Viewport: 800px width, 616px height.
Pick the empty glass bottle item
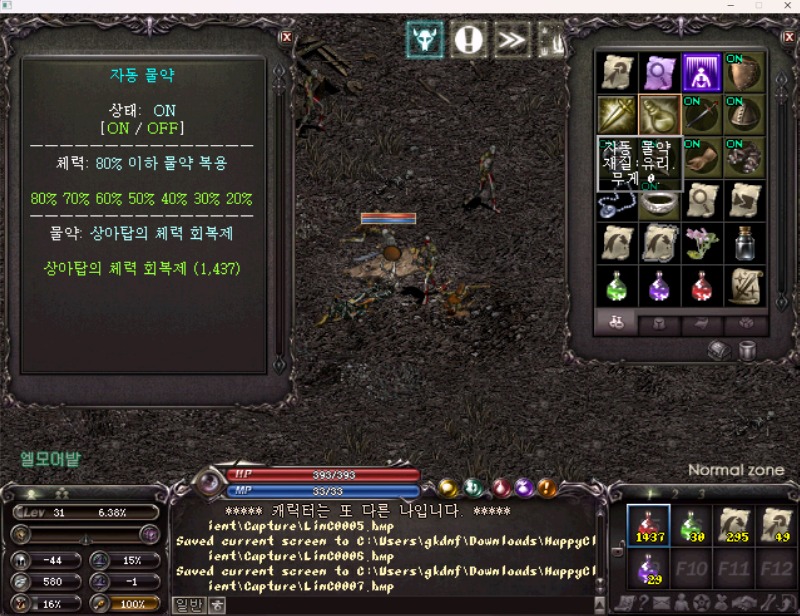744,243
